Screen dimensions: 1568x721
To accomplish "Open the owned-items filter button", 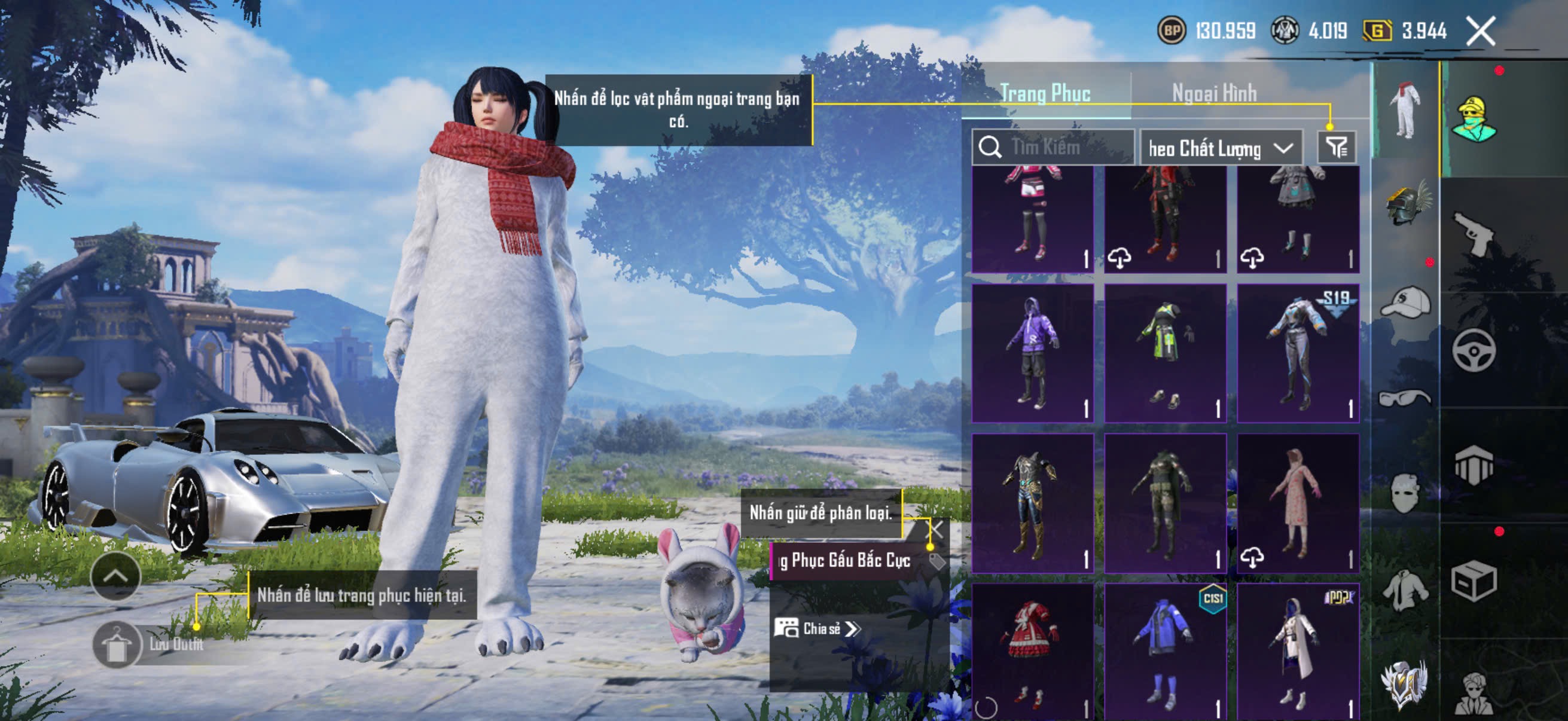I will coord(1337,147).
